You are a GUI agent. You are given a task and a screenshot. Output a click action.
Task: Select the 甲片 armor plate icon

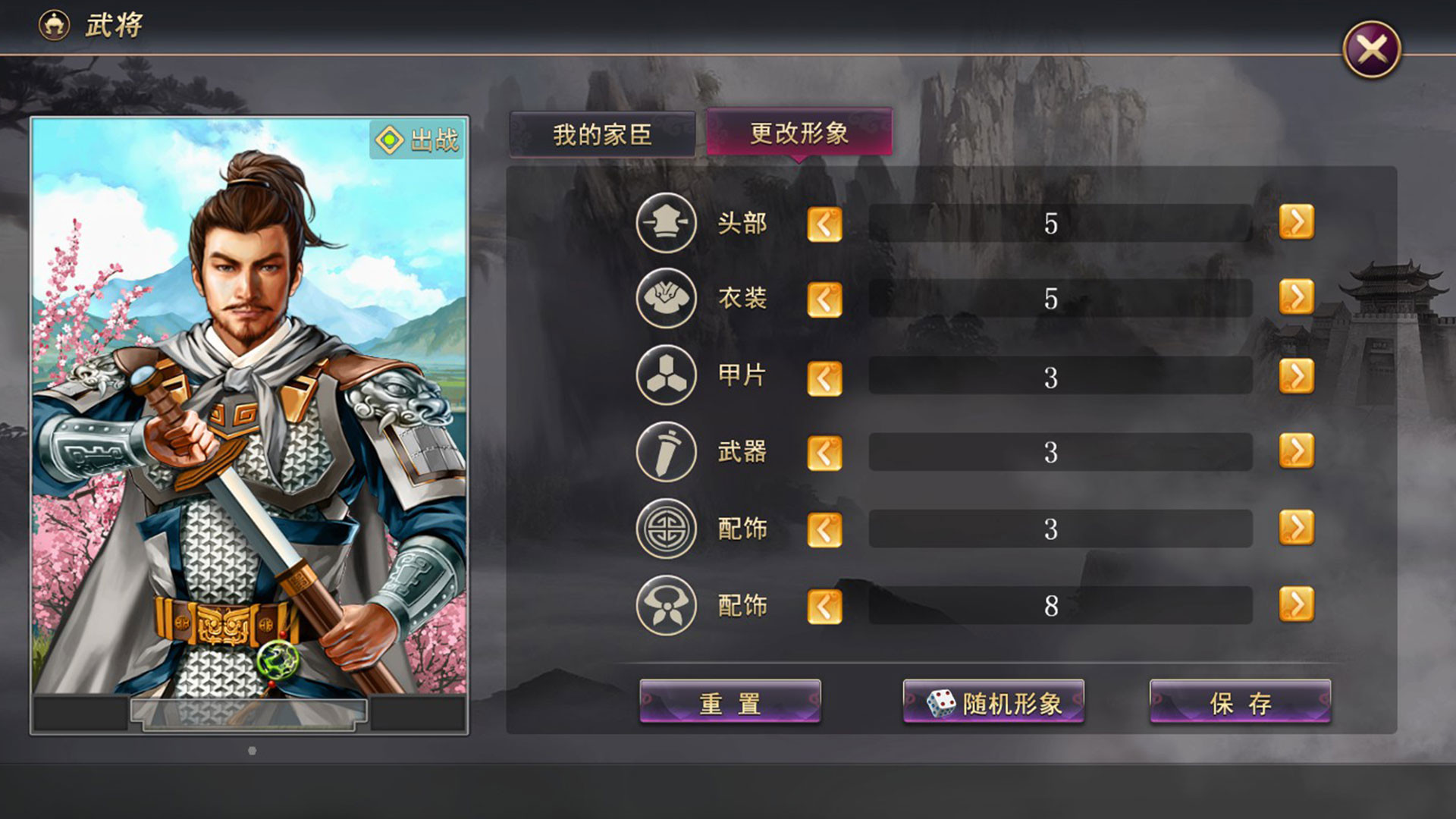665,376
